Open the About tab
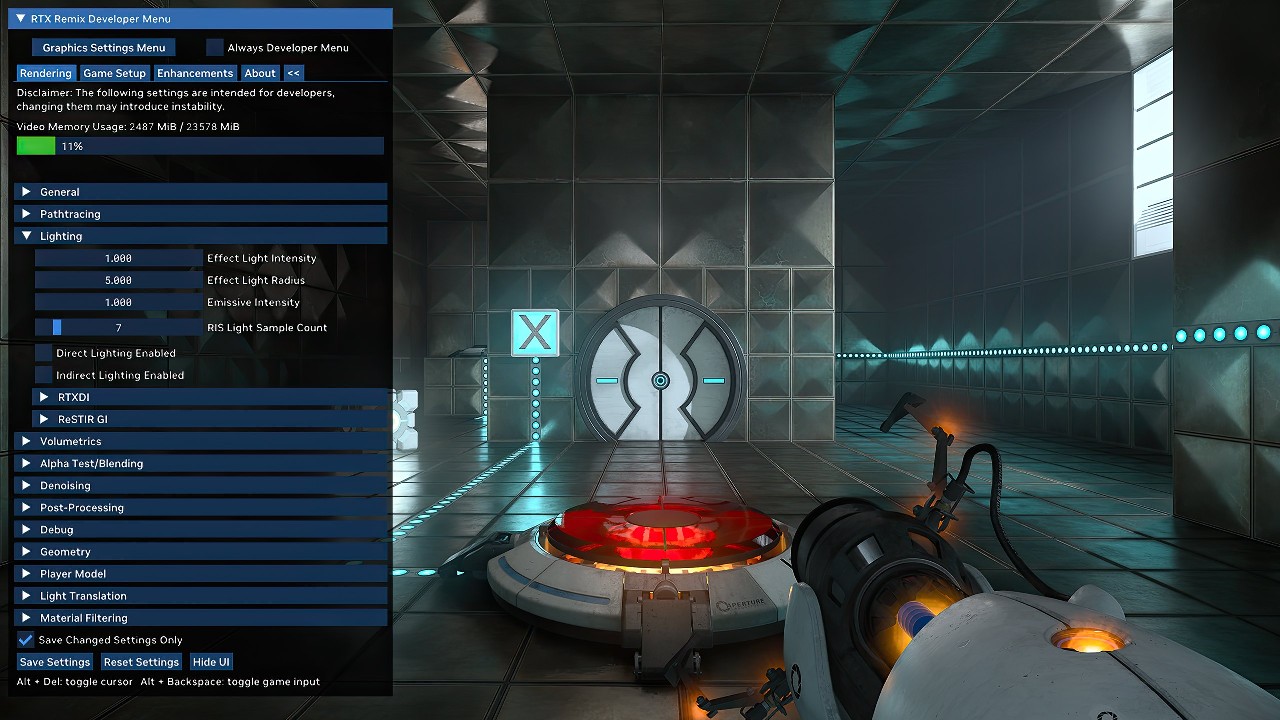The height and width of the screenshot is (720, 1280). point(260,72)
